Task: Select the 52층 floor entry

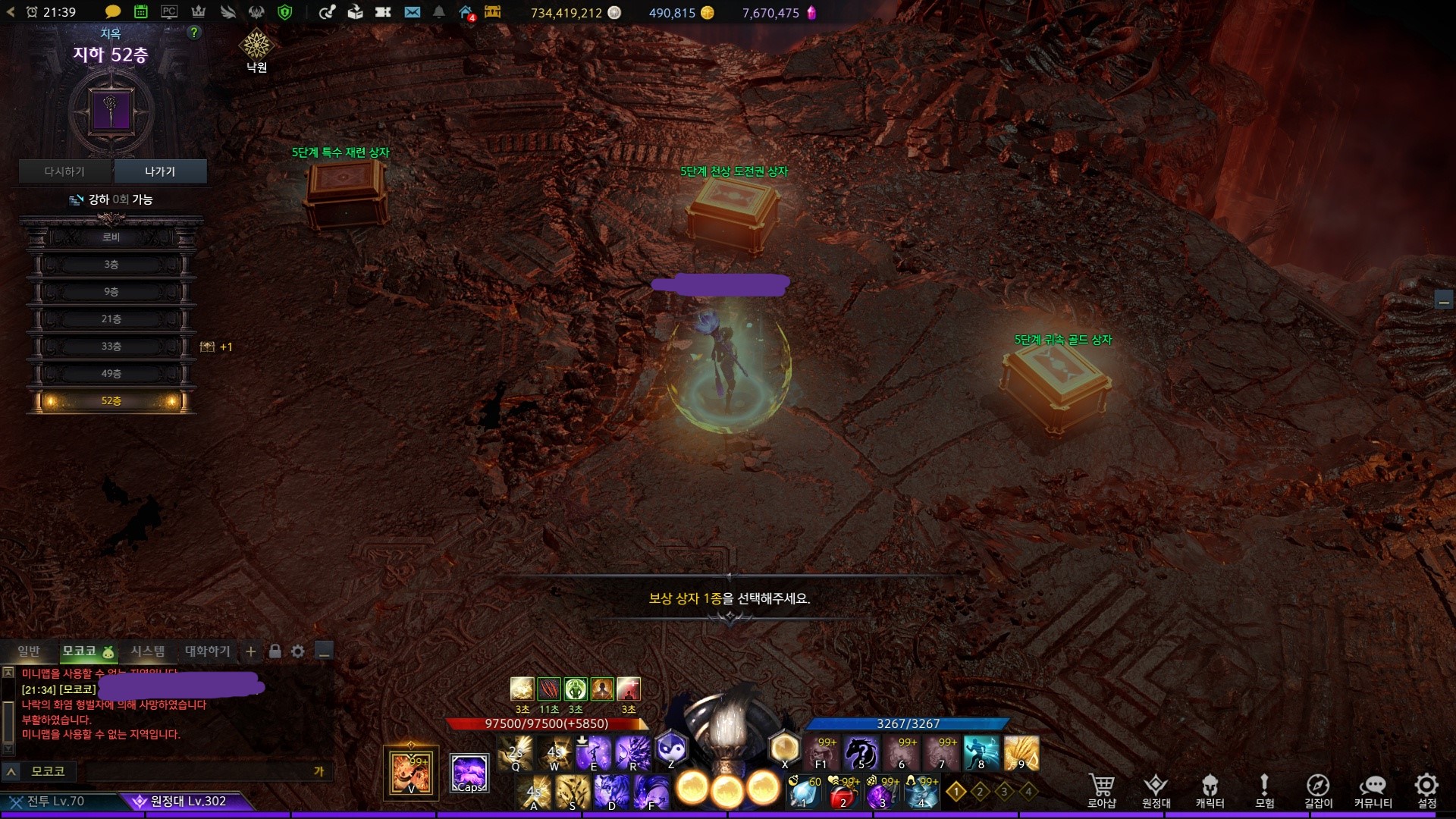Action: click(x=111, y=401)
